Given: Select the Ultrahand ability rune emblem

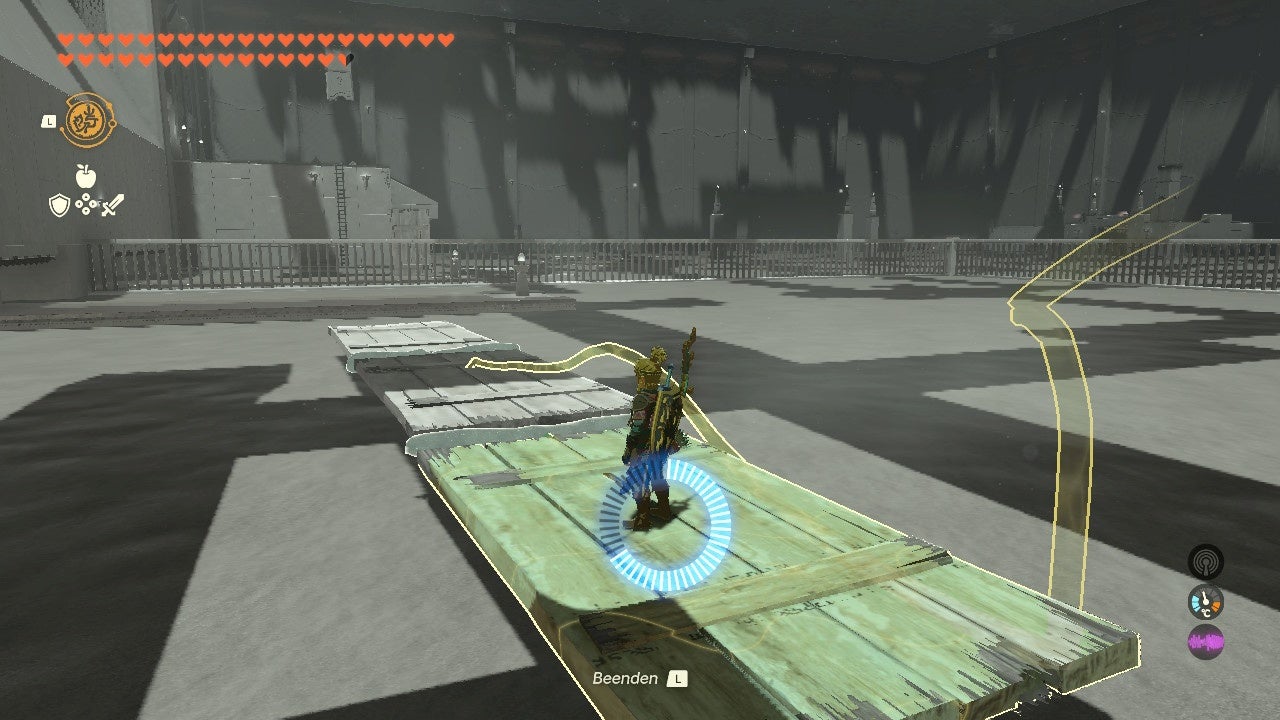Looking at the screenshot, I should point(87,120).
